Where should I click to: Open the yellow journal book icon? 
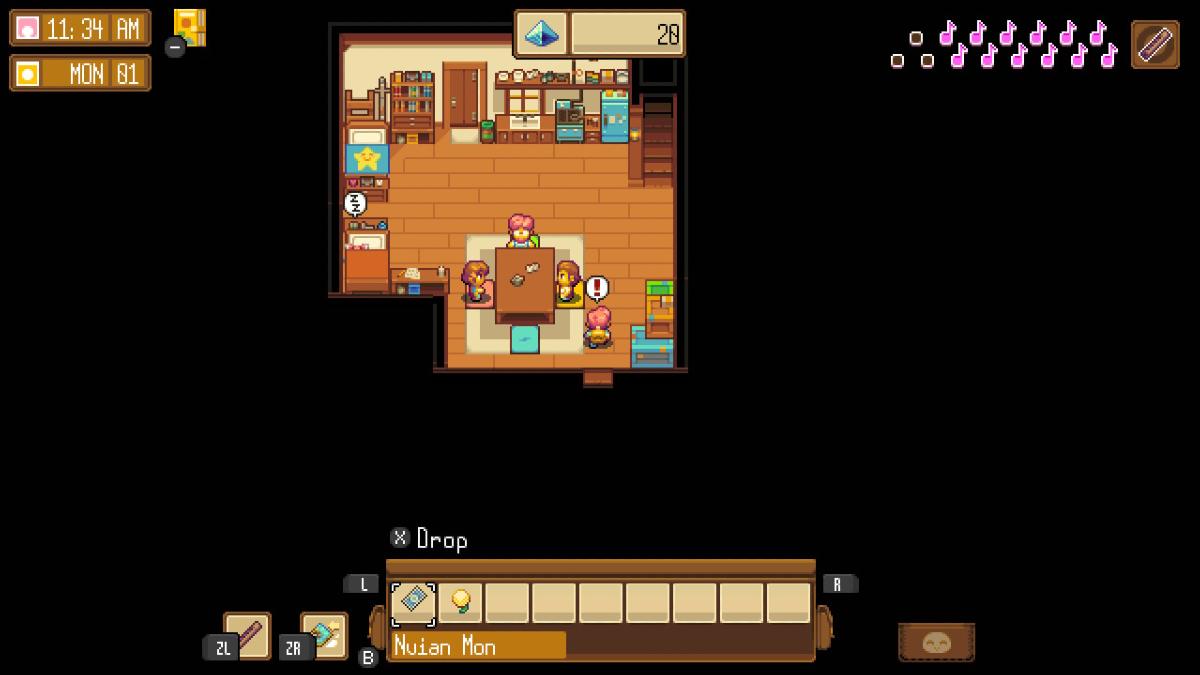[189, 27]
